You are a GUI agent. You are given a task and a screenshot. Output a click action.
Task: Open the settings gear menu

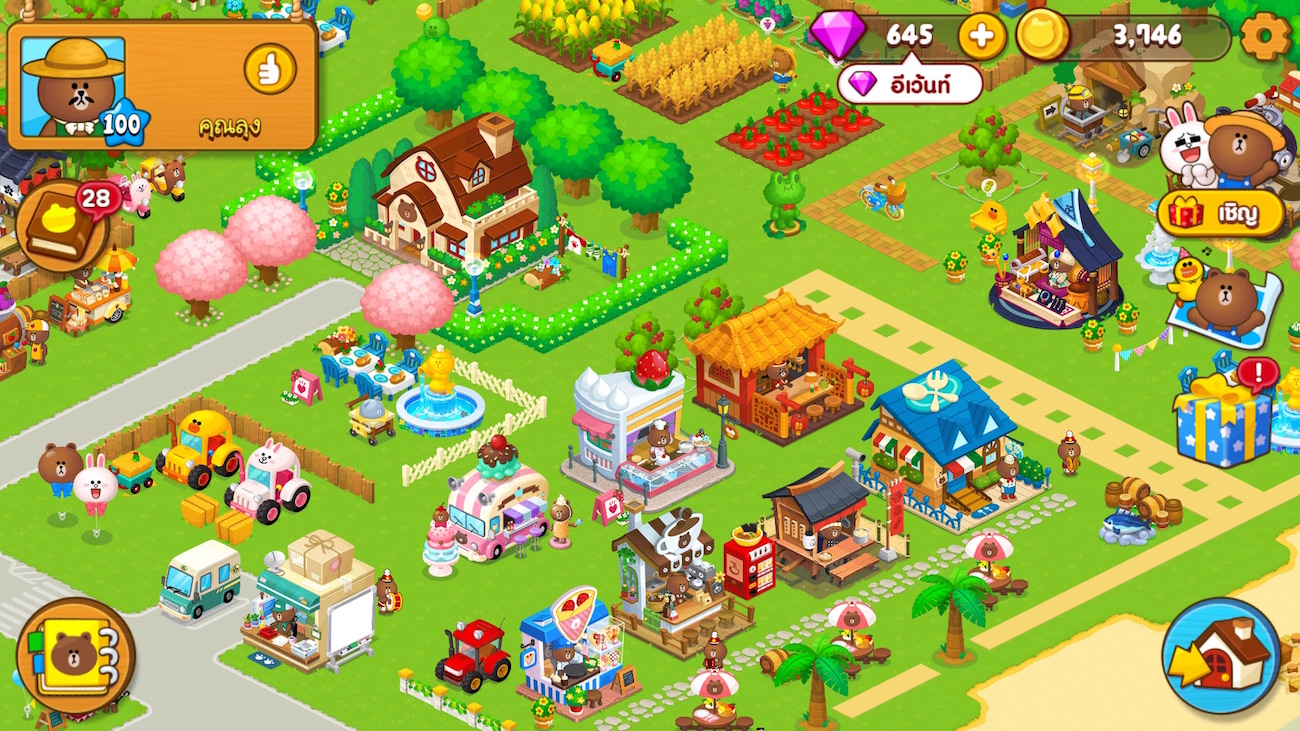click(x=1266, y=37)
